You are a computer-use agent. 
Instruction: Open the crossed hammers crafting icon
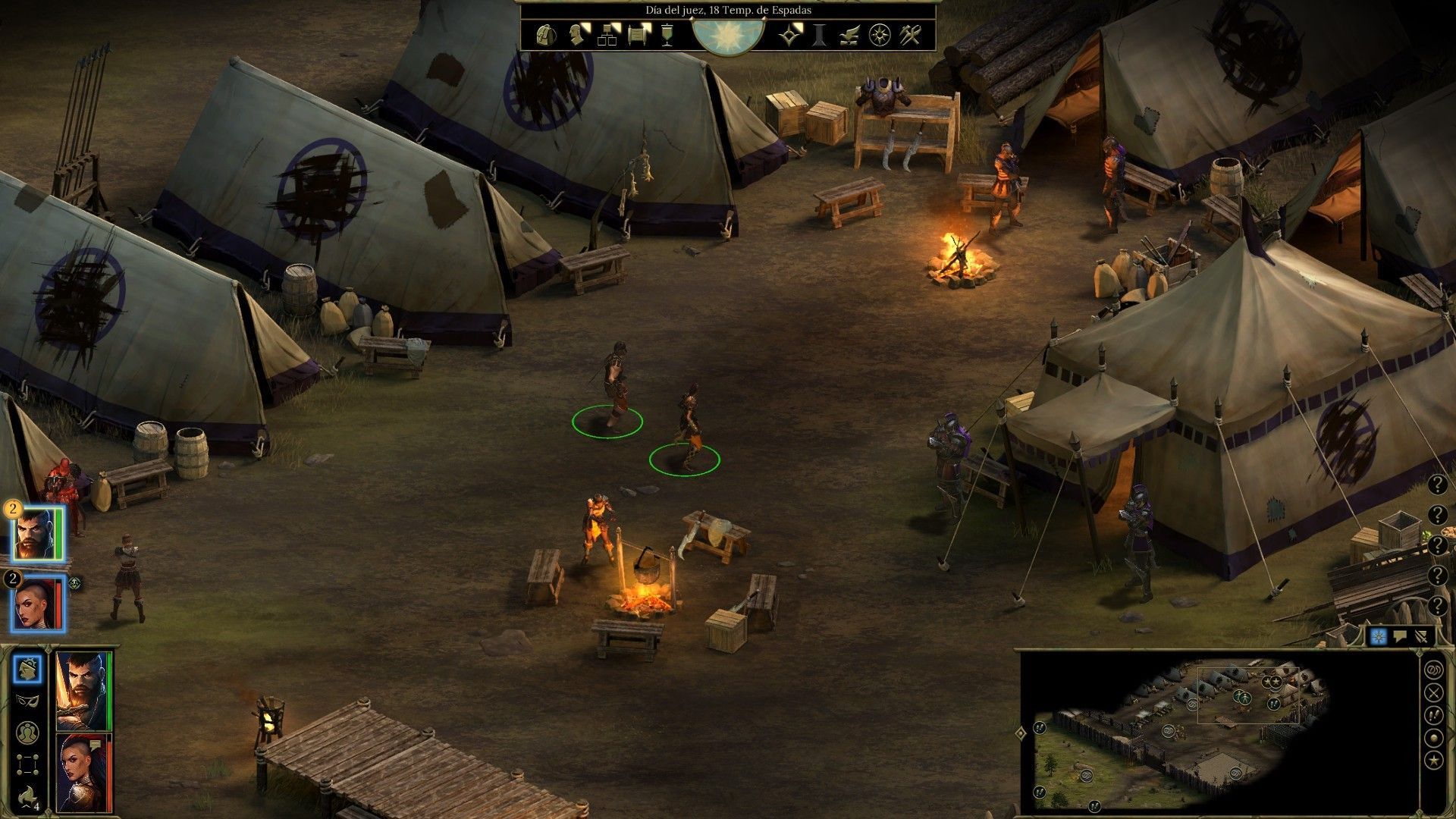tap(910, 35)
